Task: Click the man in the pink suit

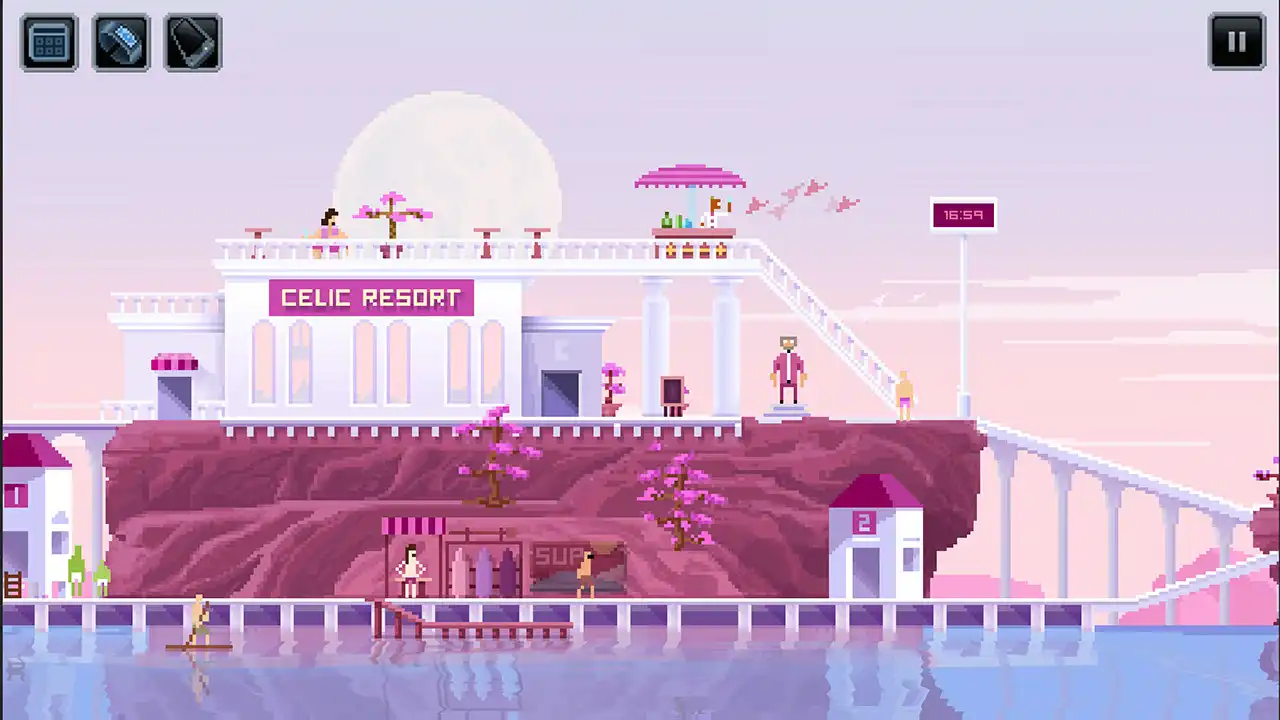Action: click(x=787, y=370)
